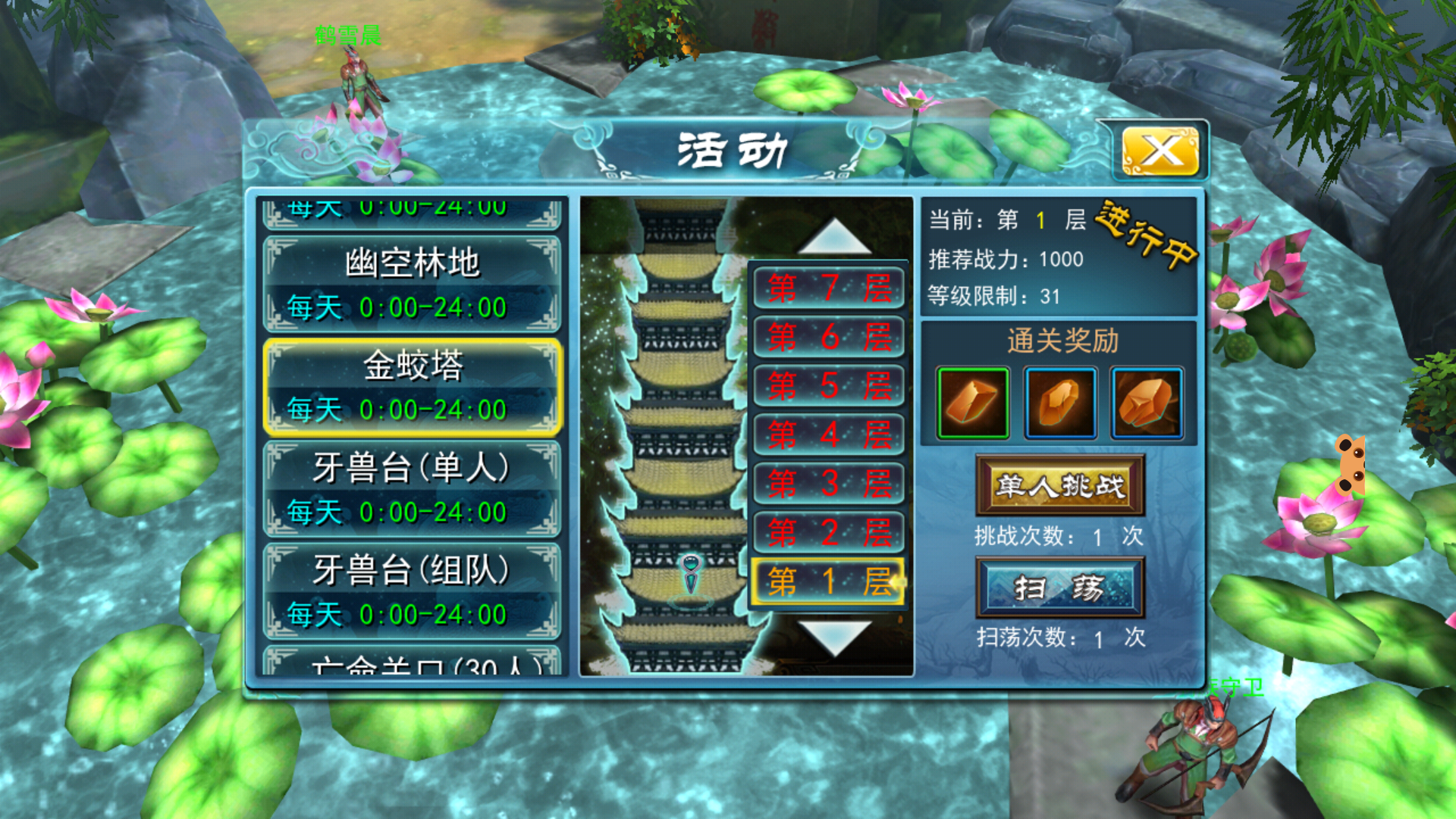Viewport: 1456px width, 819px height.
Task: Choose tower floor 第6层
Action: (829, 337)
